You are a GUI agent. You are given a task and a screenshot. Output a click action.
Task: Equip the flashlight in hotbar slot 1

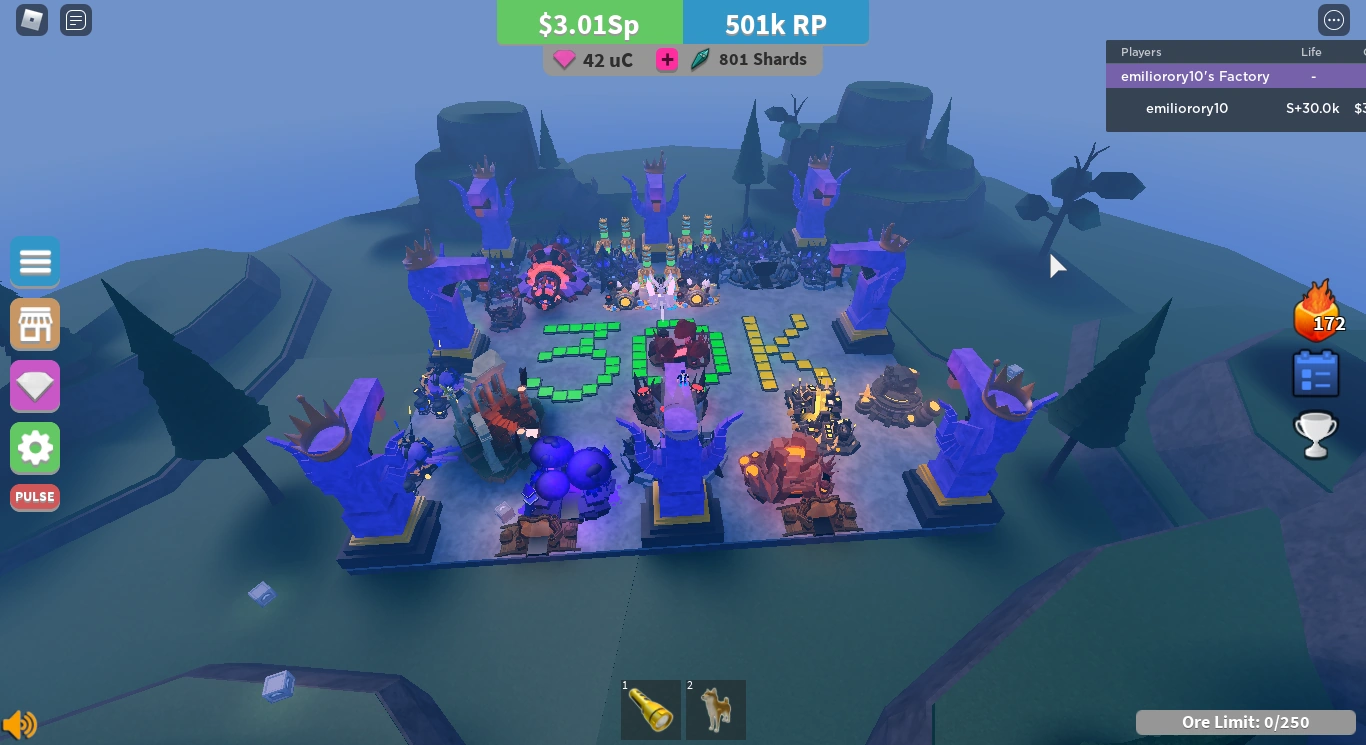click(x=650, y=709)
